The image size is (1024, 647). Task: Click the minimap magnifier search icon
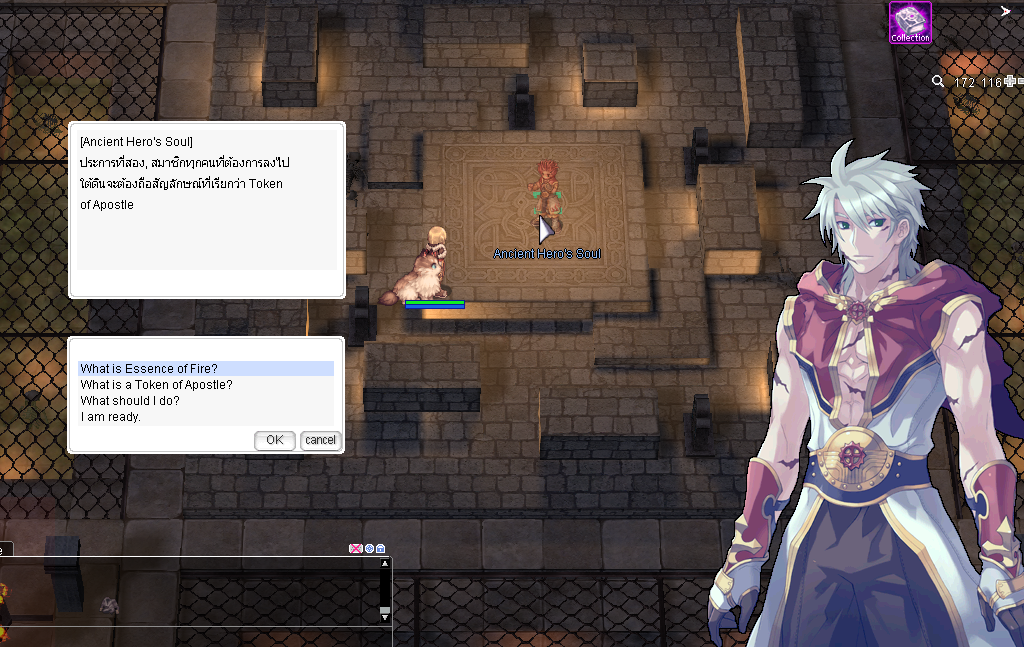click(x=938, y=82)
